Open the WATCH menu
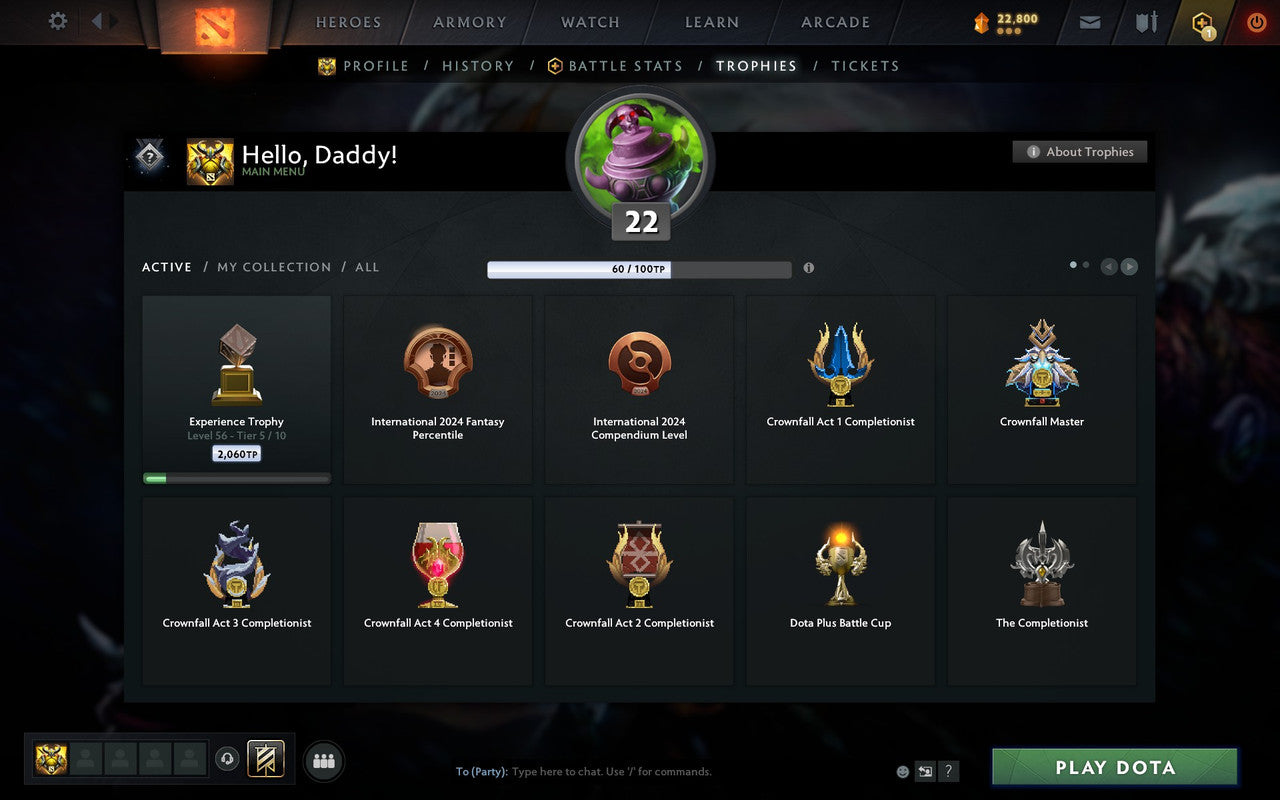This screenshot has height=800, width=1280. tap(589, 22)
